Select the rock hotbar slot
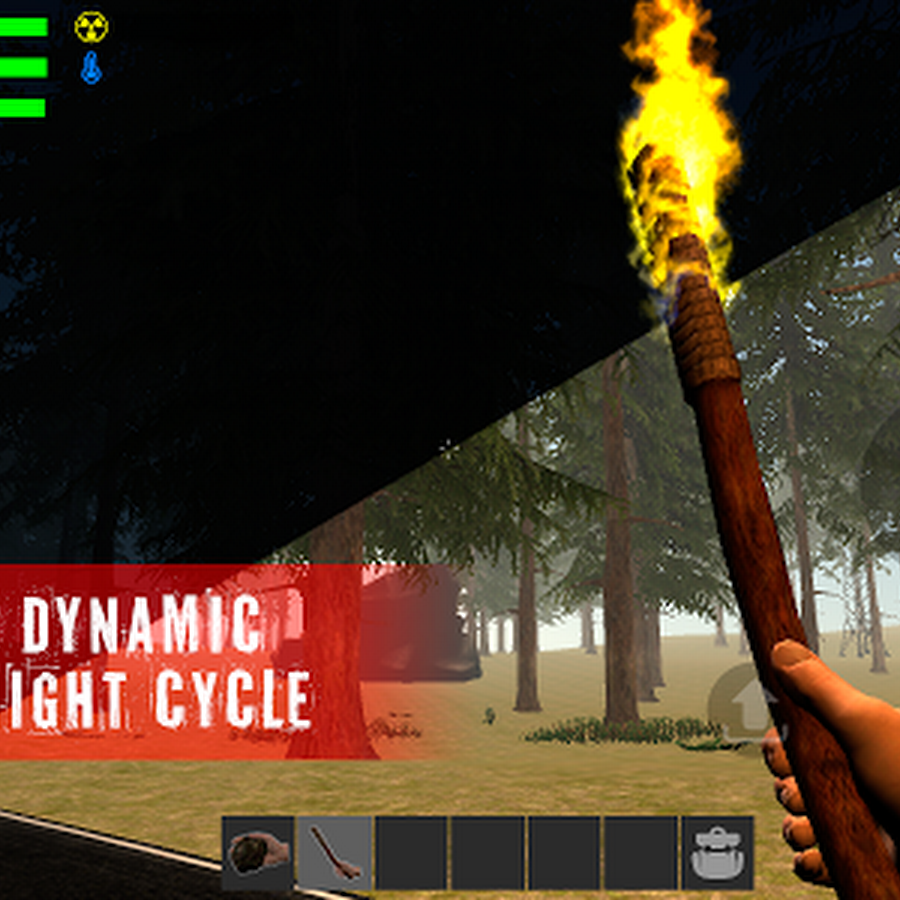 pyautogui.click(x=258, y=853)
